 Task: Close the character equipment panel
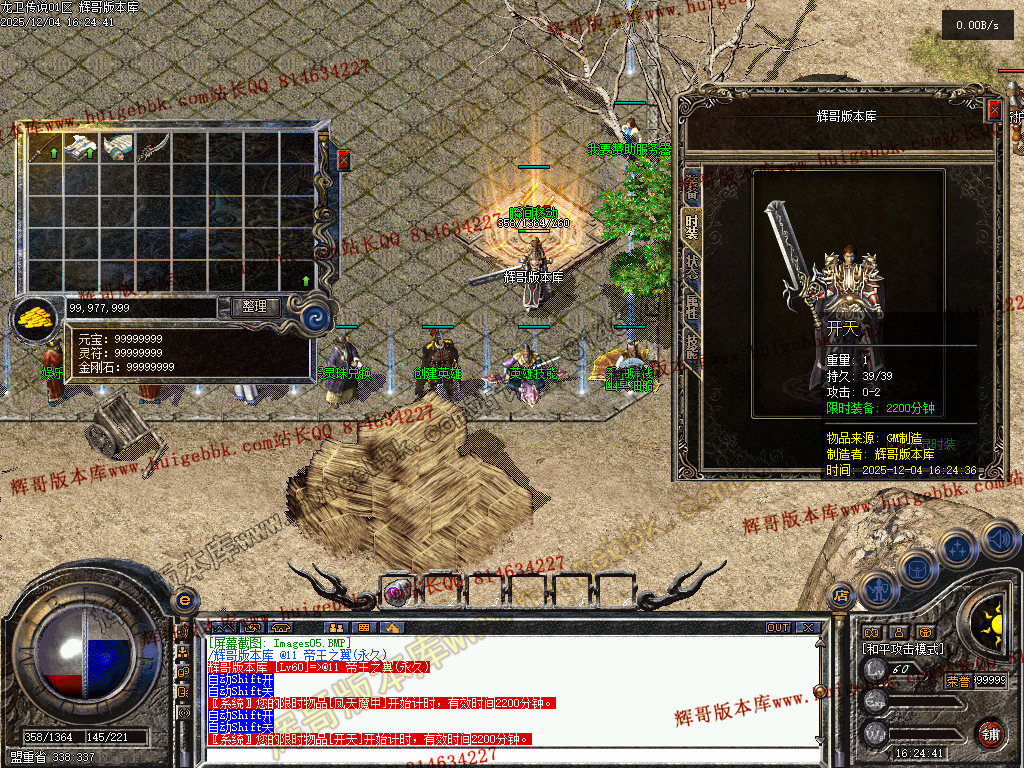coord(994,110)
